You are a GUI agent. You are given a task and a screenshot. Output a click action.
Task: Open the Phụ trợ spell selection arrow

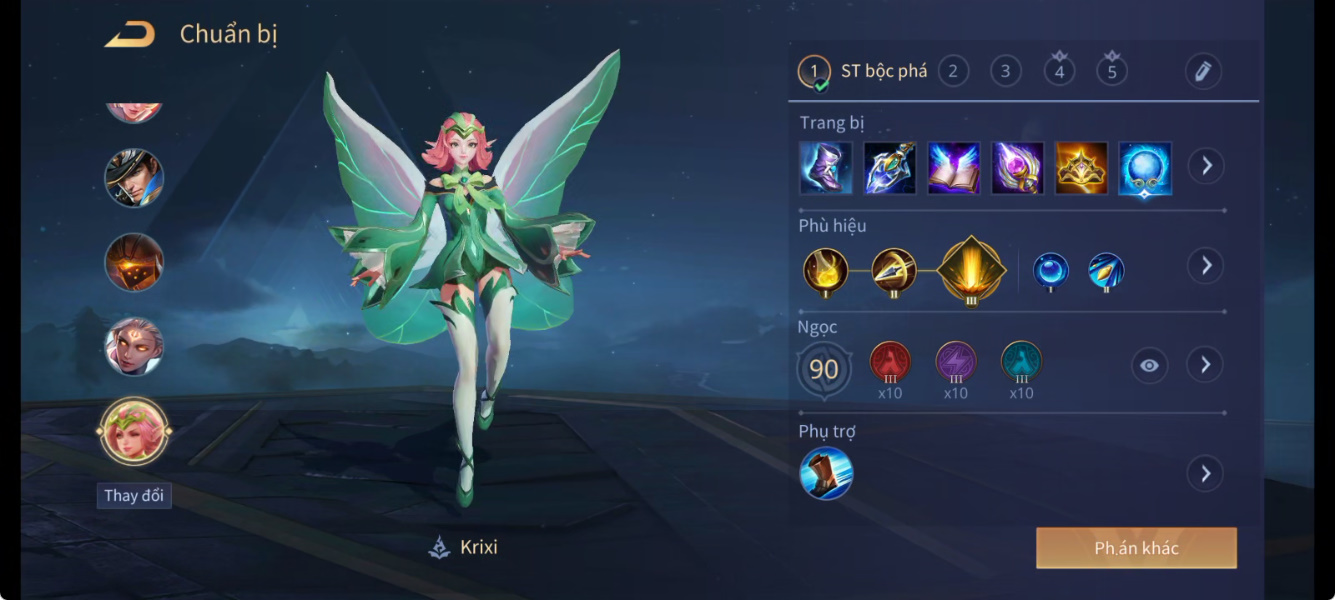pos(1206,473)
